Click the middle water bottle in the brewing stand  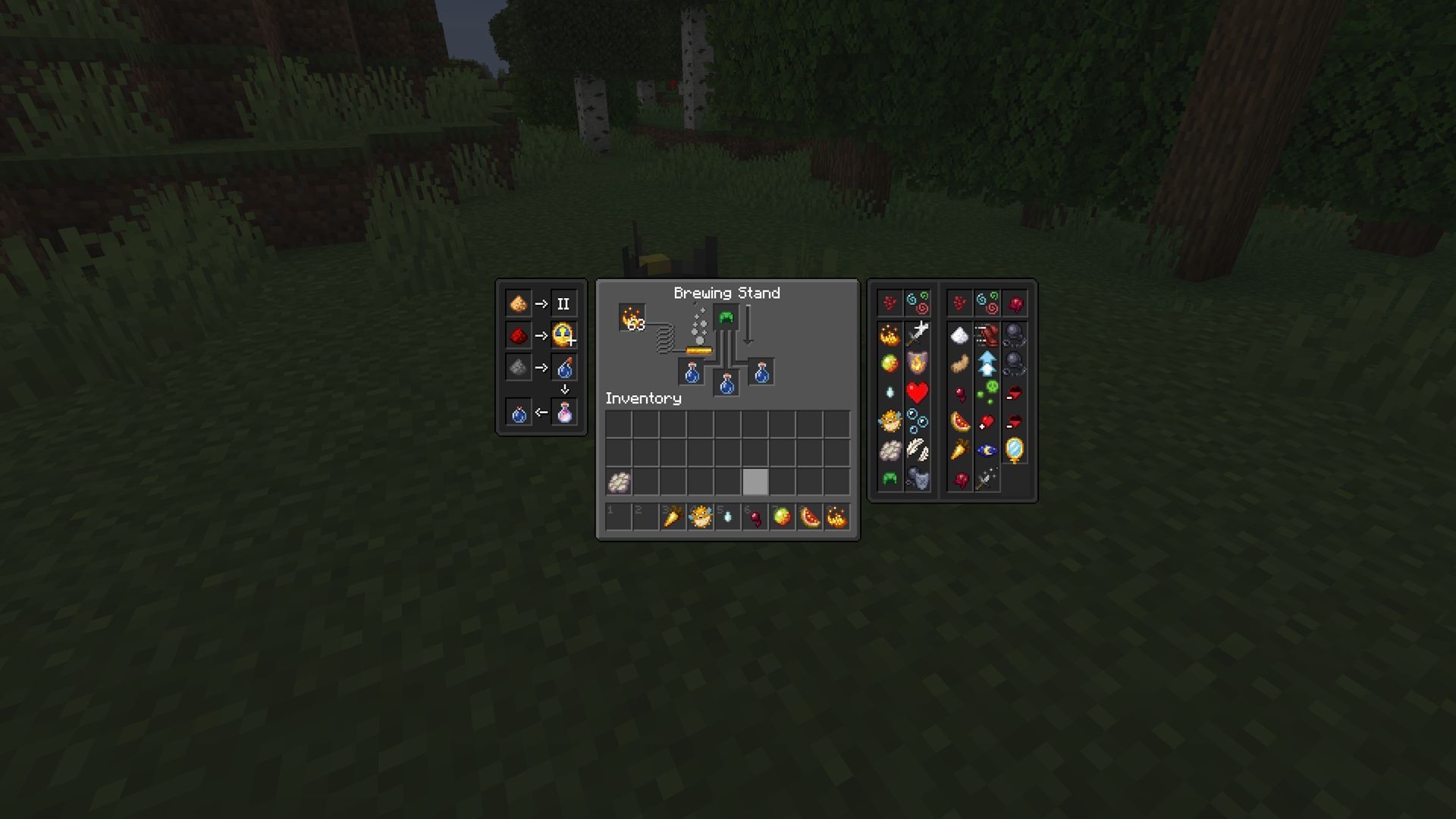726,383
